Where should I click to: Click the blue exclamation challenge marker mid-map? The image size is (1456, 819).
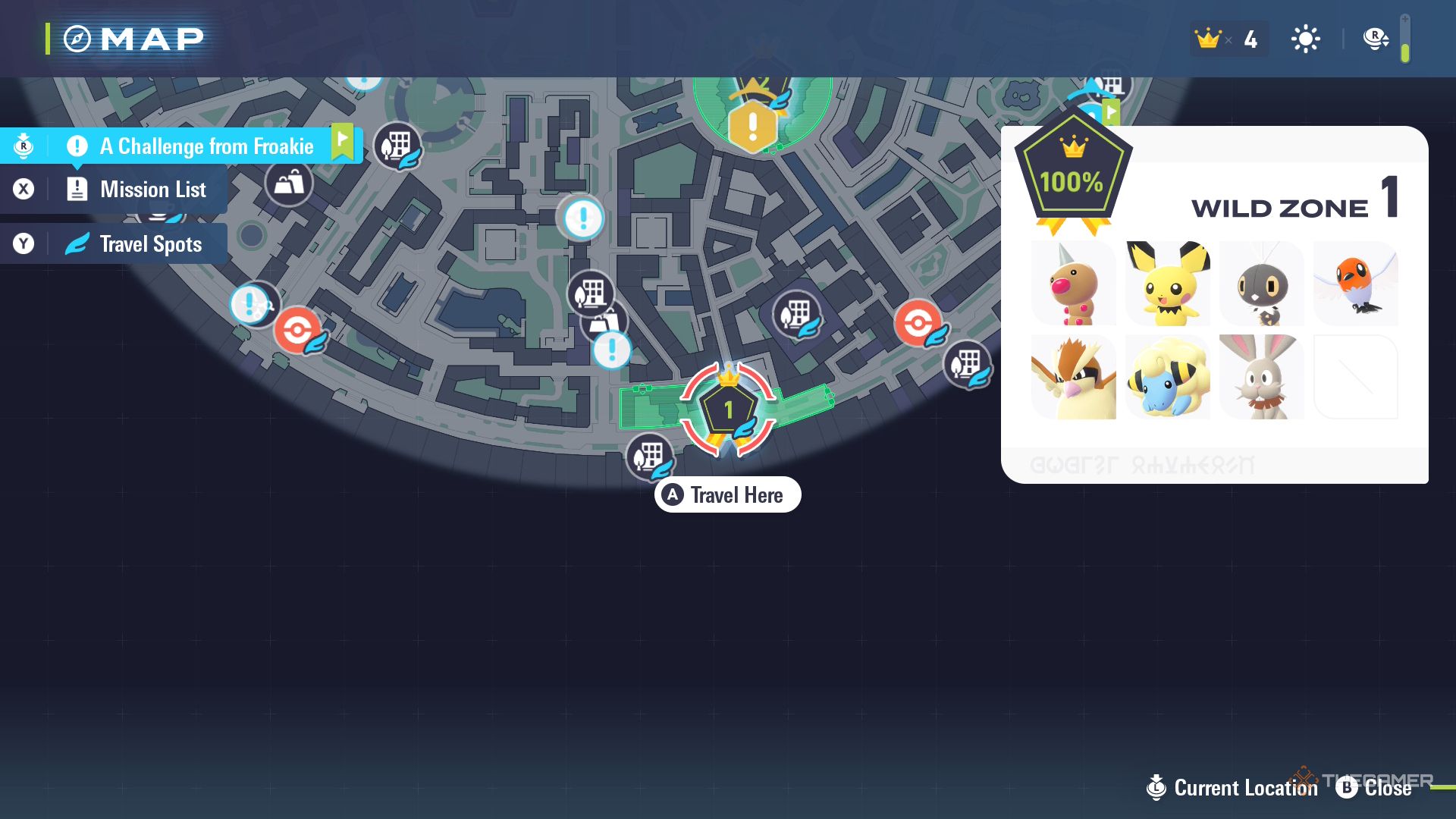click(581, 219)
